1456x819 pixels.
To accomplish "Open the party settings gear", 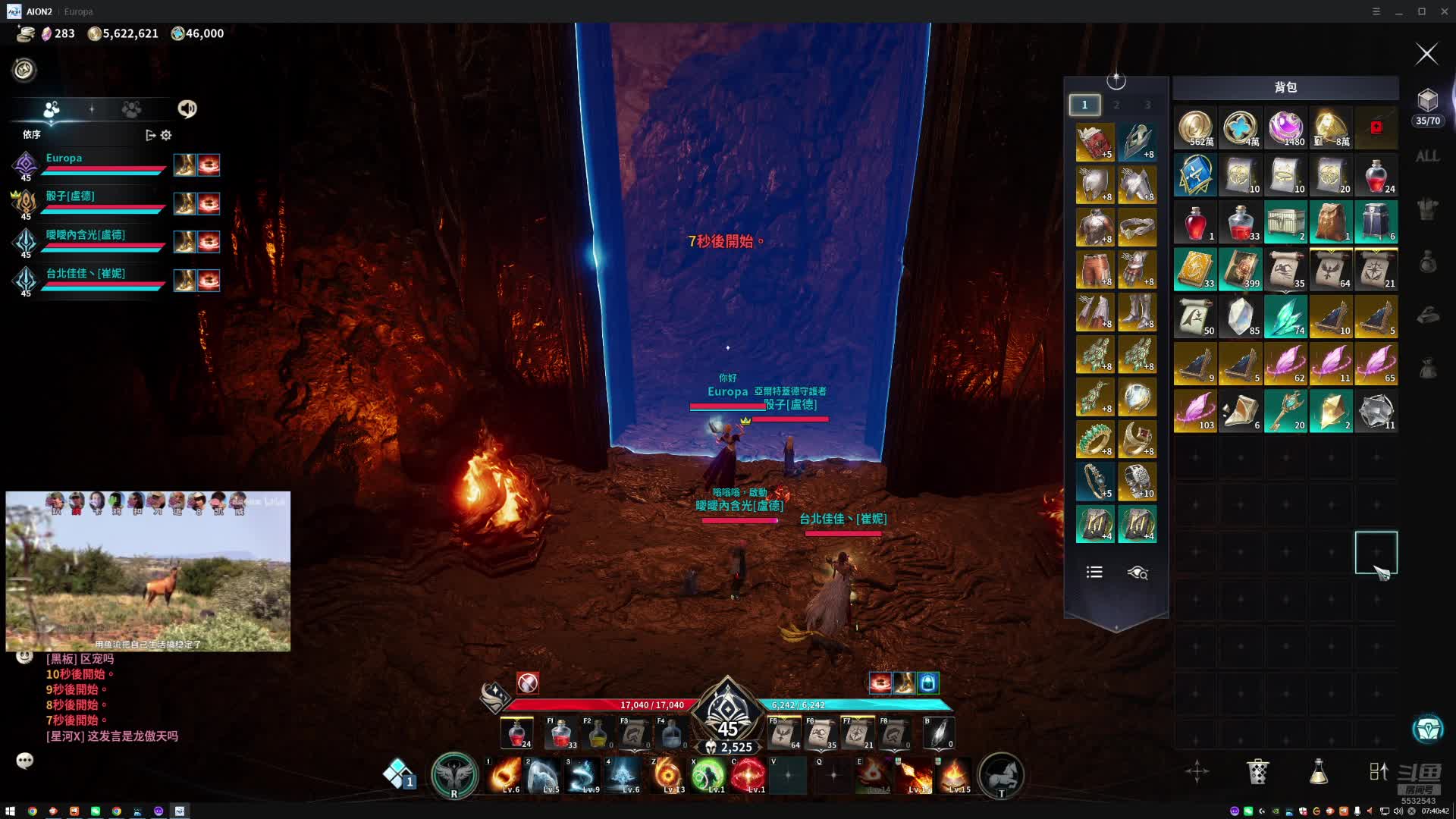I will (x=166, y=135).
